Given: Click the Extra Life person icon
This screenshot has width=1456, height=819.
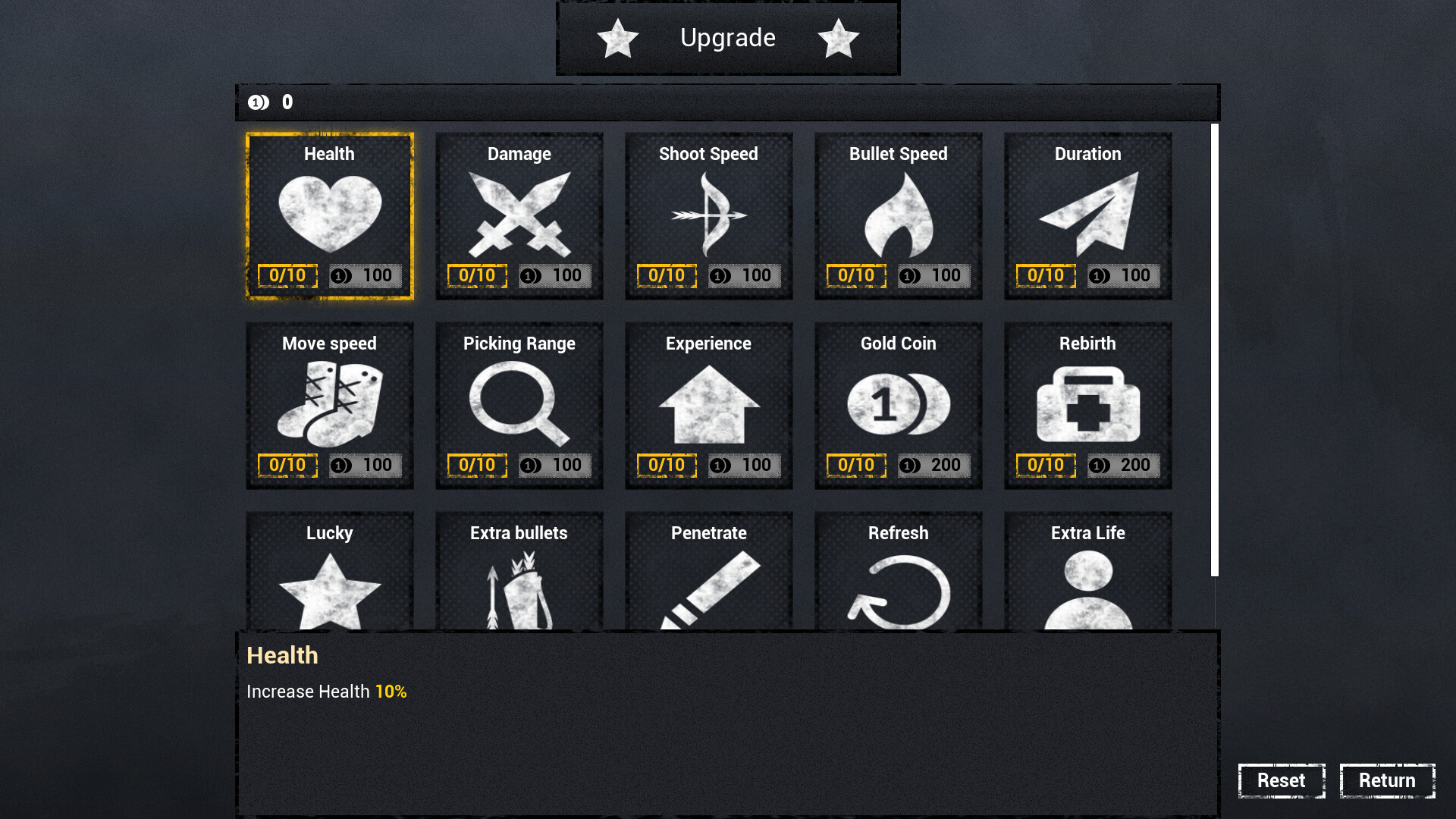Looking at the screenshot, I should (1087, 591).
